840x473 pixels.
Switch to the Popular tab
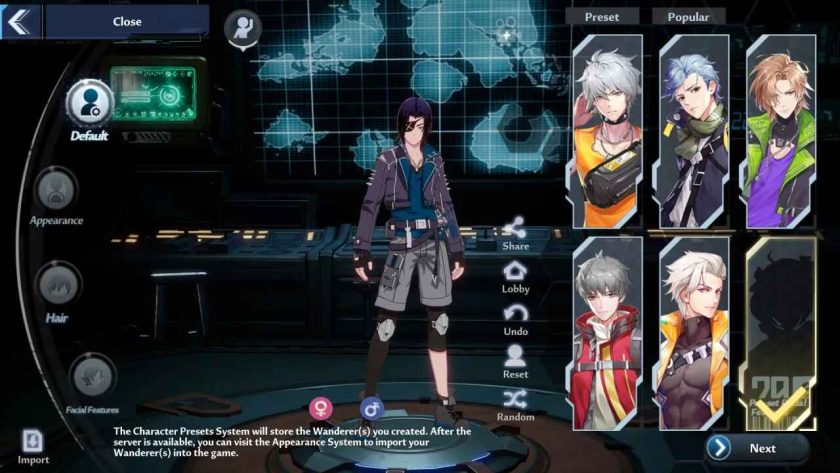(x=688, y=17)
